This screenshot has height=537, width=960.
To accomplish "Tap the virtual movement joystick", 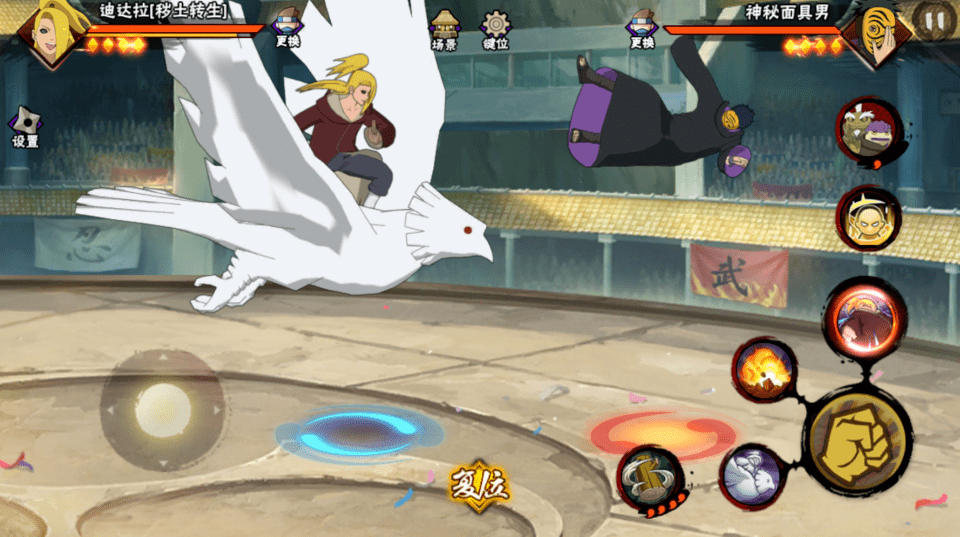I will click(x=162, y=410).
